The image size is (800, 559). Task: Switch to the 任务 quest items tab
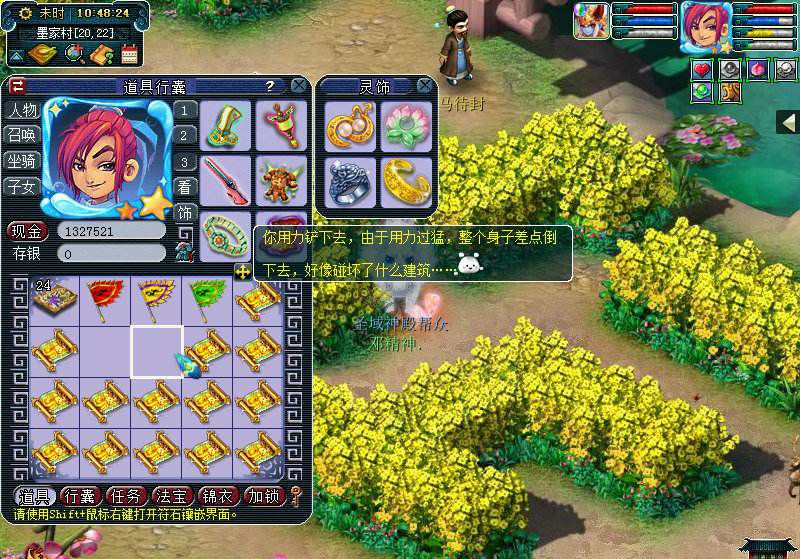click(x=126, y=495)
